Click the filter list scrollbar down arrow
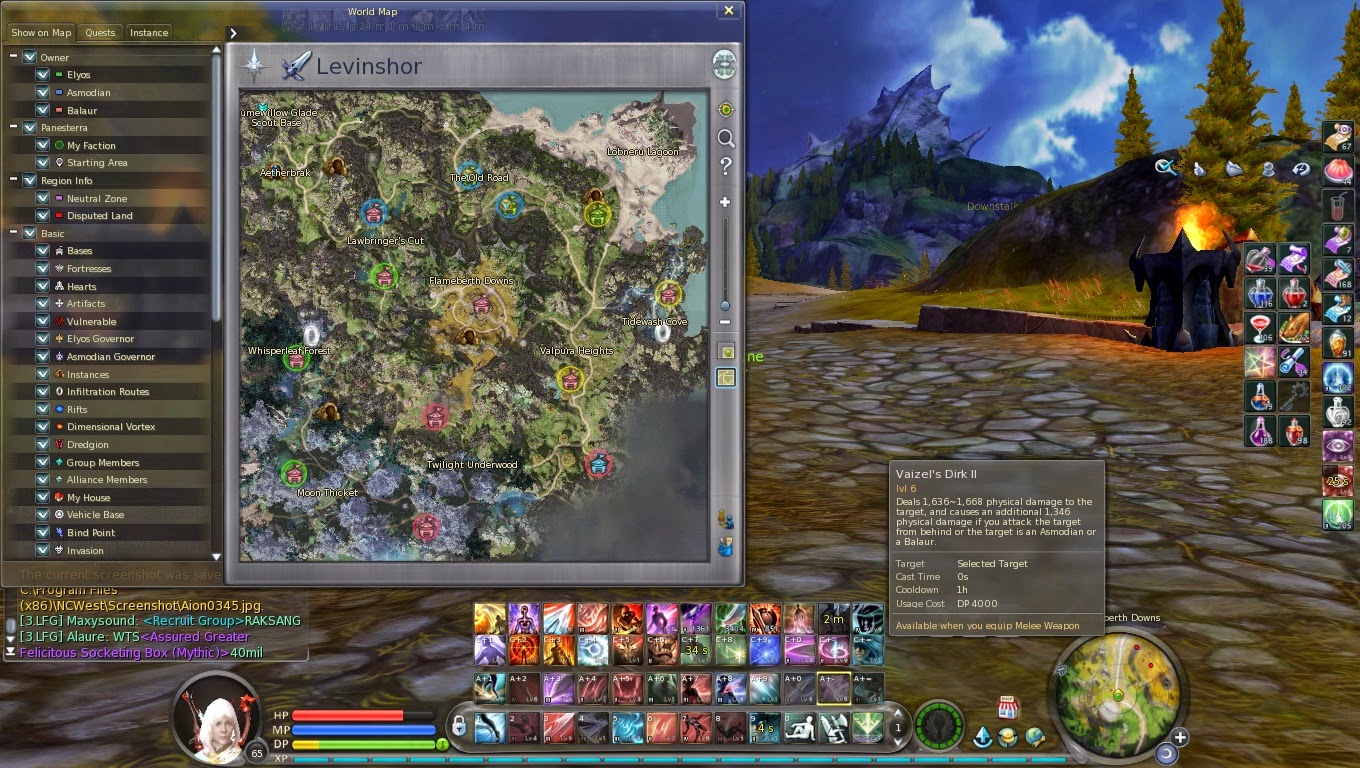1360x768 pixels. (x=216, y=558)
